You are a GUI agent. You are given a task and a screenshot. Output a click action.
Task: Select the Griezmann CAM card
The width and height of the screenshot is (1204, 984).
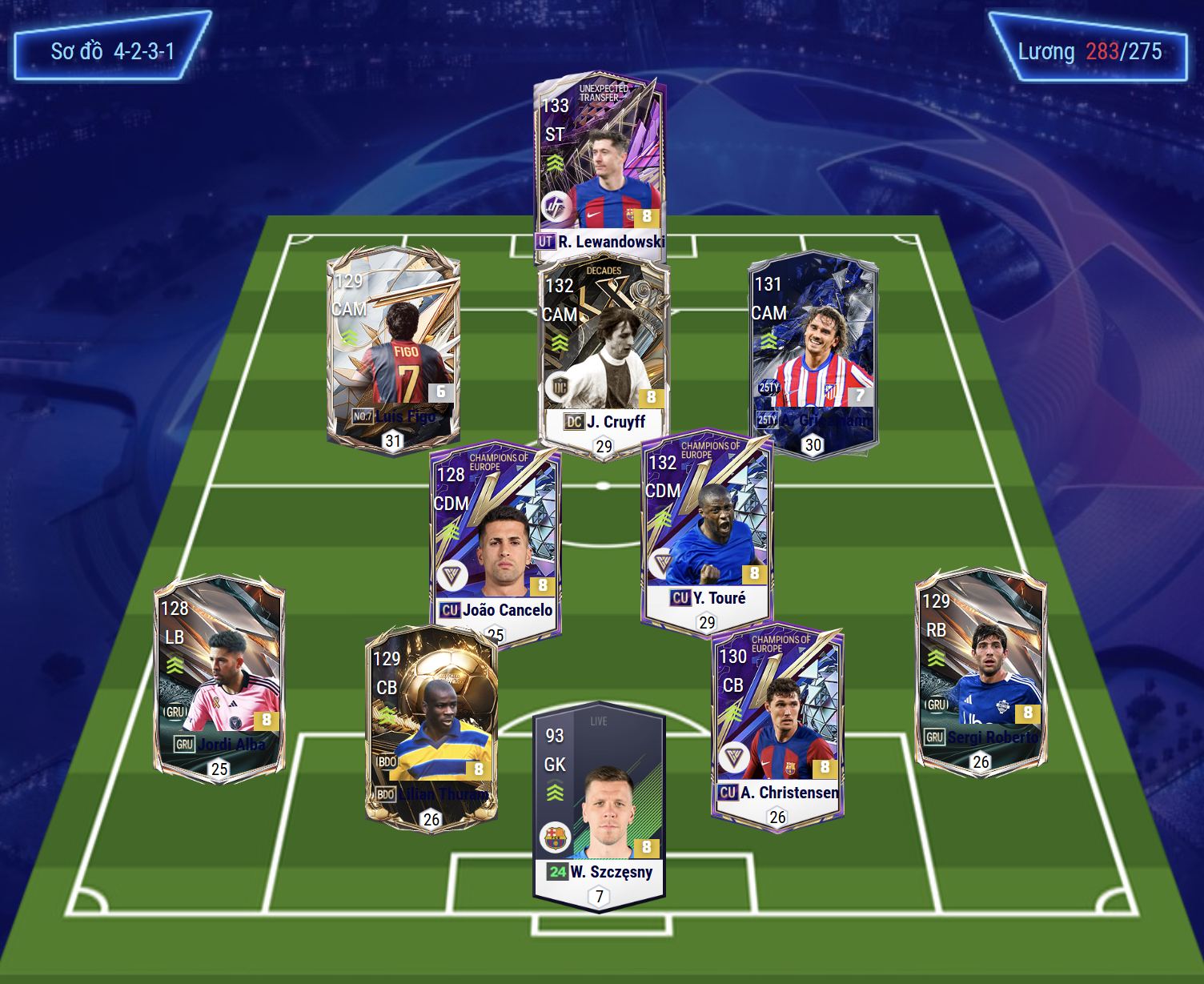[813, 352]
